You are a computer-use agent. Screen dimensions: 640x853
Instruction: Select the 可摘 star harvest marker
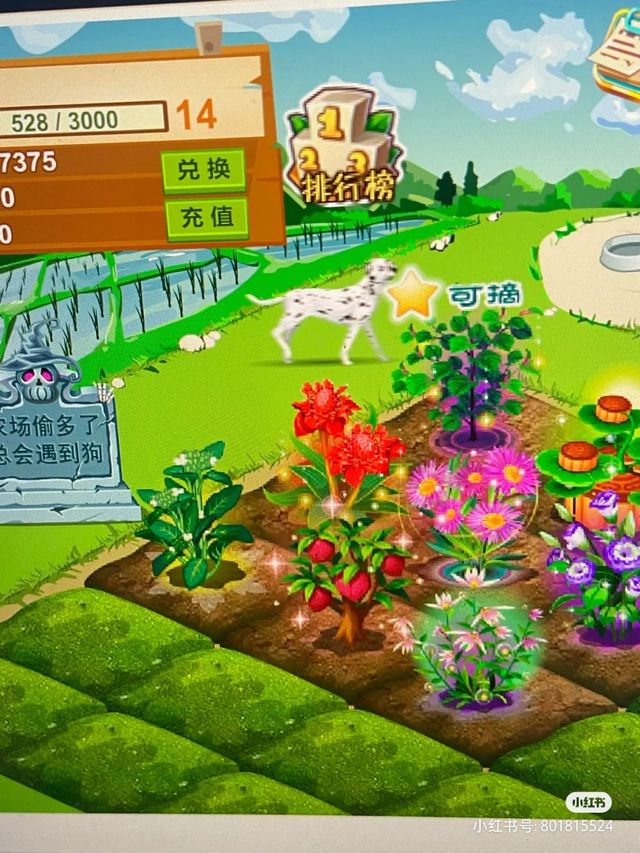pyautogui.click(x=414, y=294)
